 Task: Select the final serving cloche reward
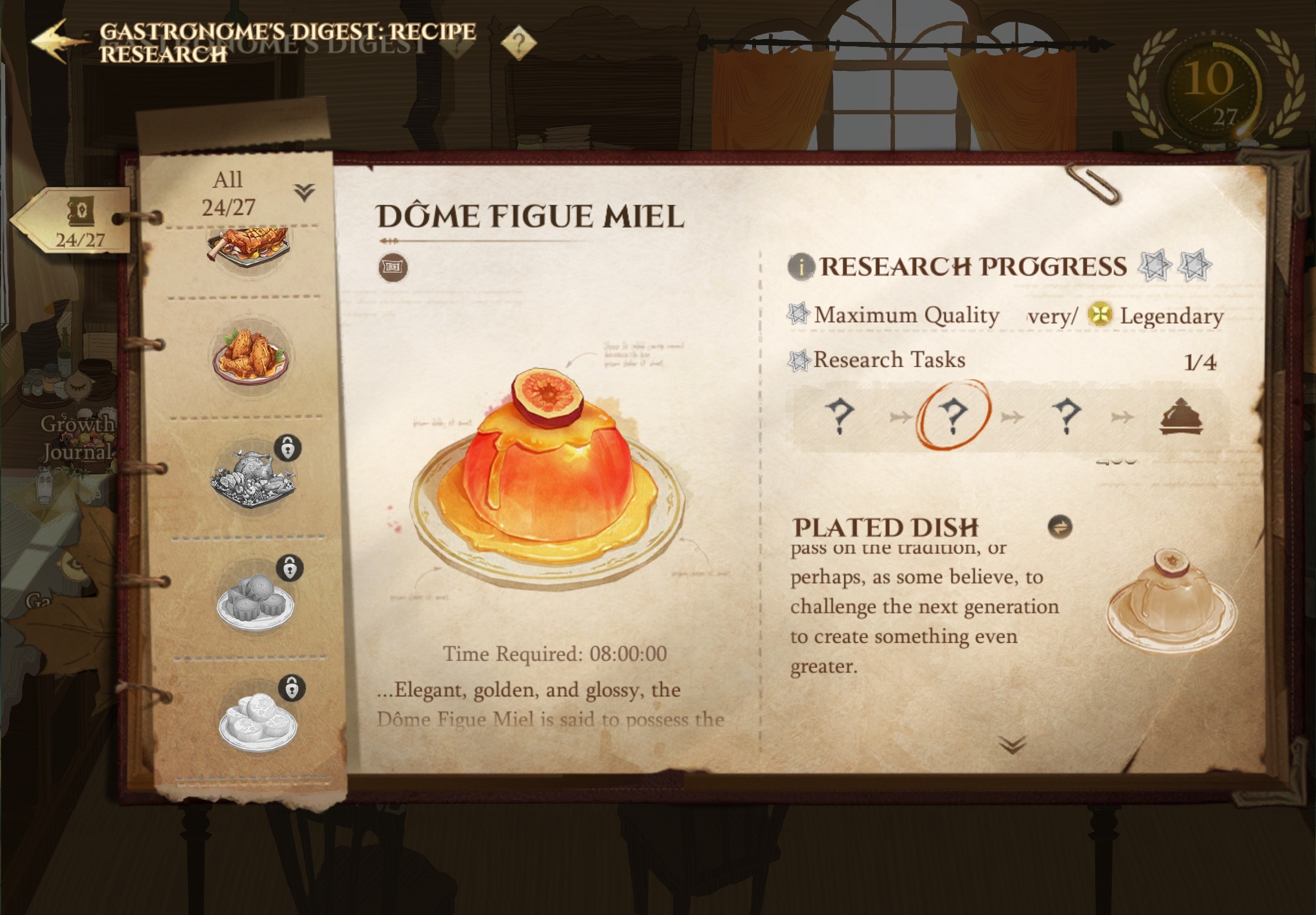click(1181, 416)
